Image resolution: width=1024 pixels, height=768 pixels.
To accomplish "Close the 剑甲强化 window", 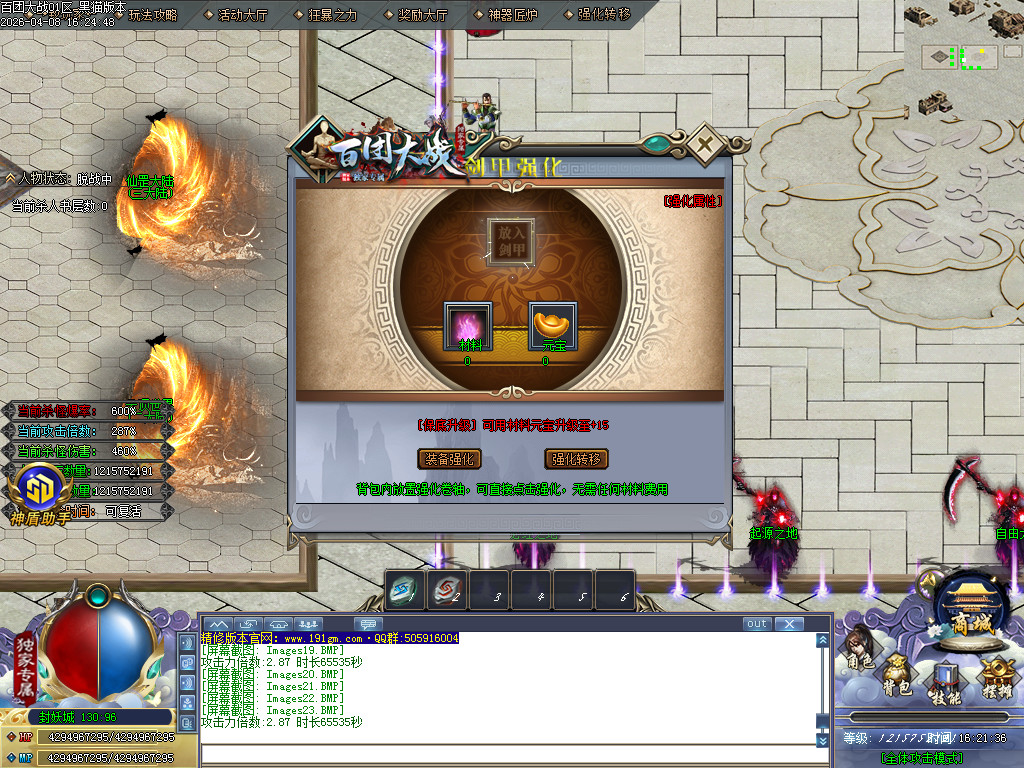I will tap(705, 143).
